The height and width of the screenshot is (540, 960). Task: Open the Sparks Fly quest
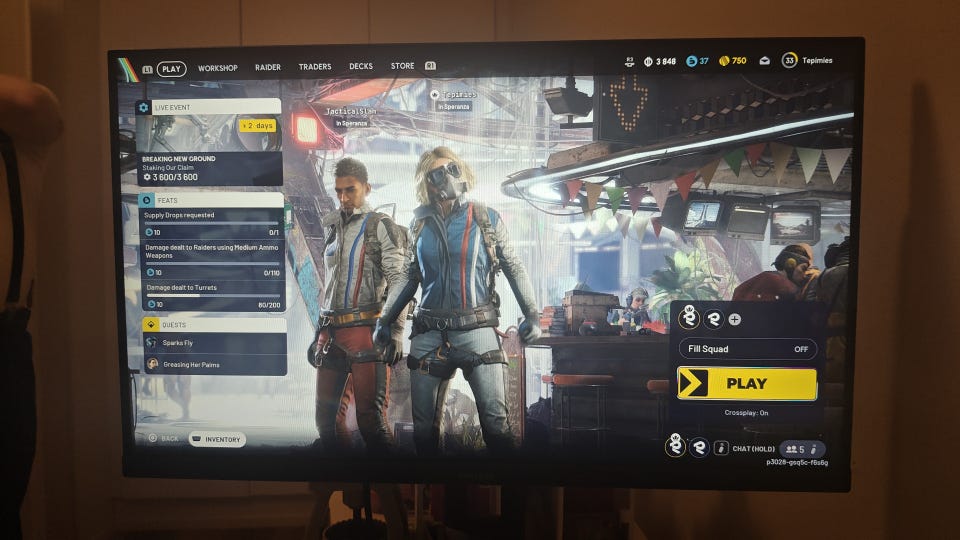(x=214, y=343)
